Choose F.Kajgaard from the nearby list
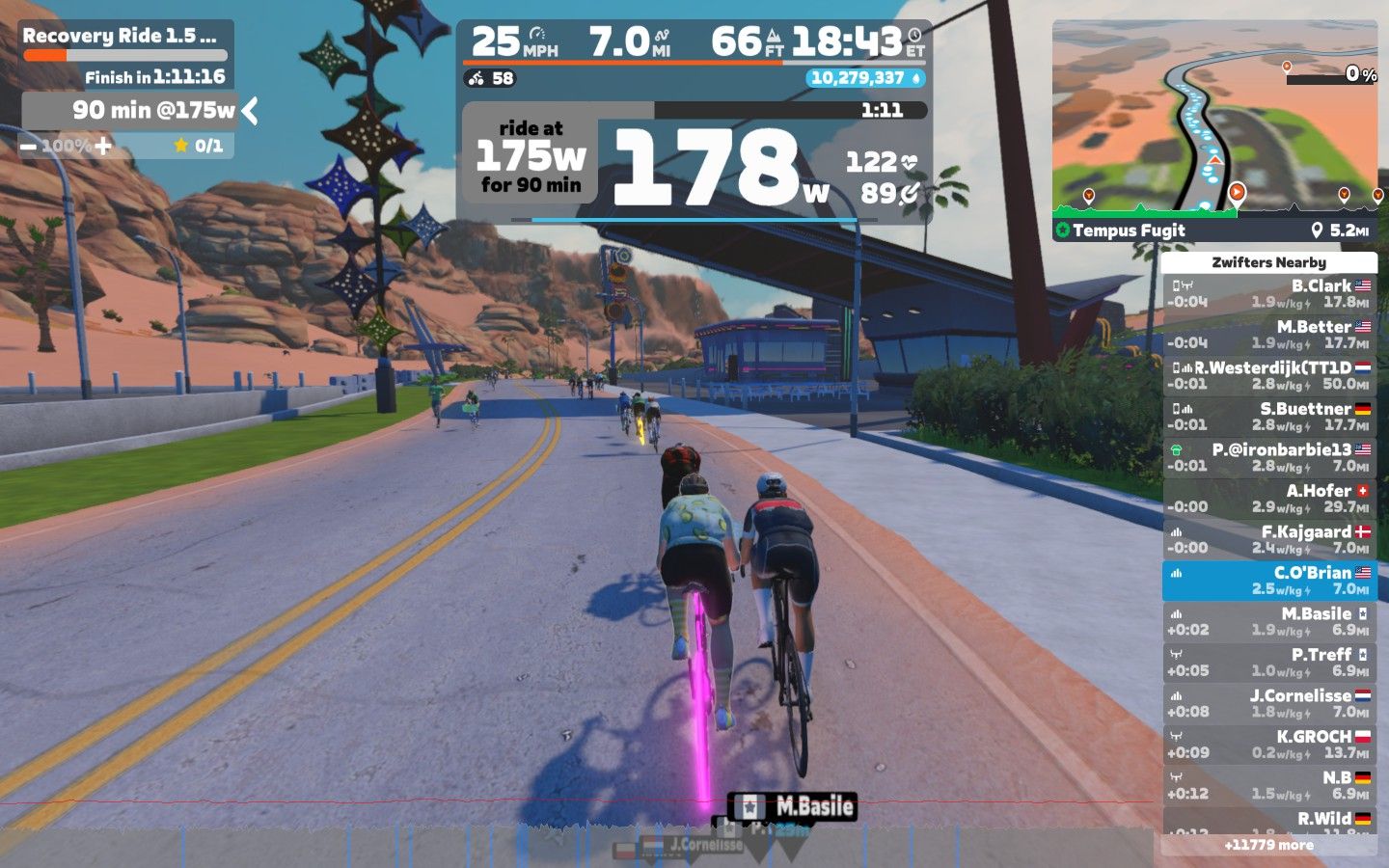 [x=1268, y=539]
